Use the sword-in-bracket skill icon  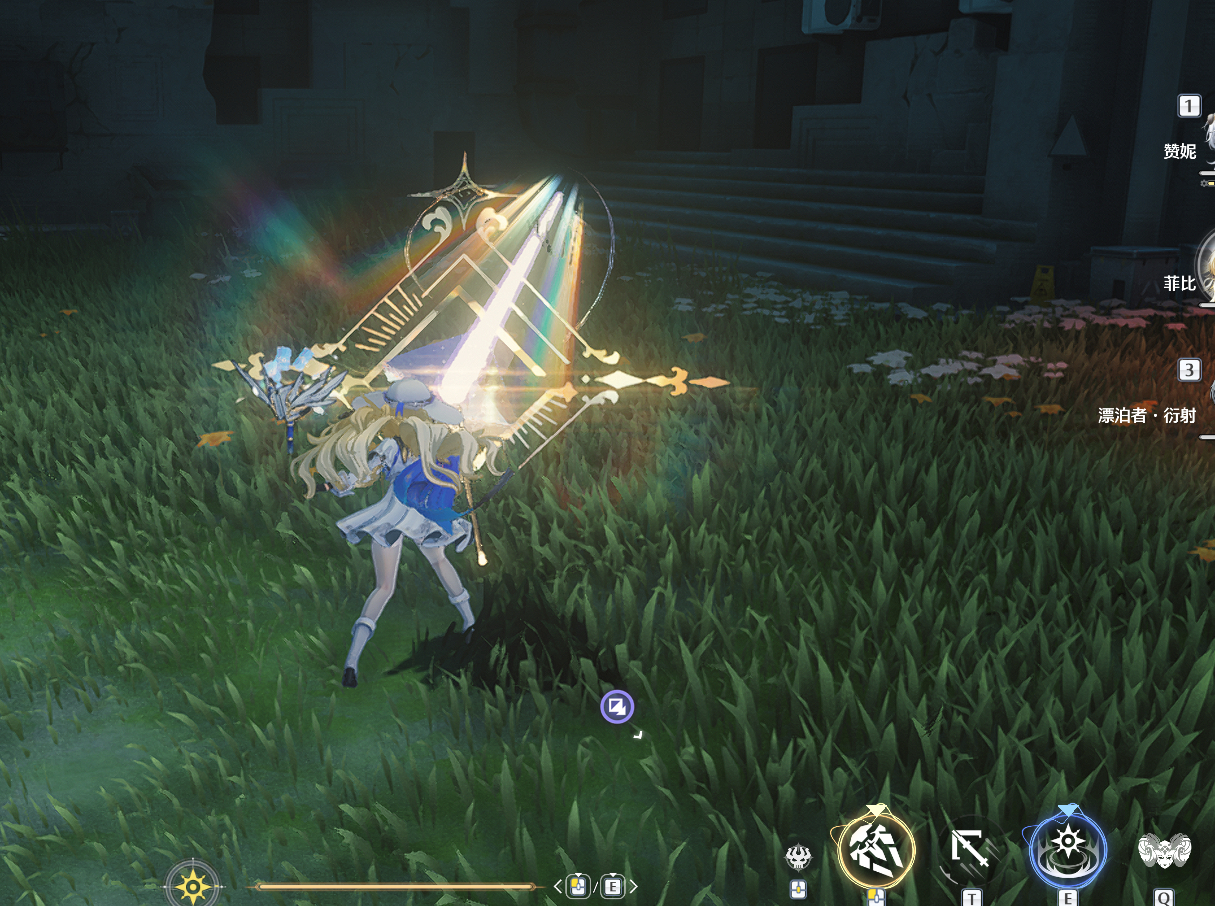(x=971, y=853)
